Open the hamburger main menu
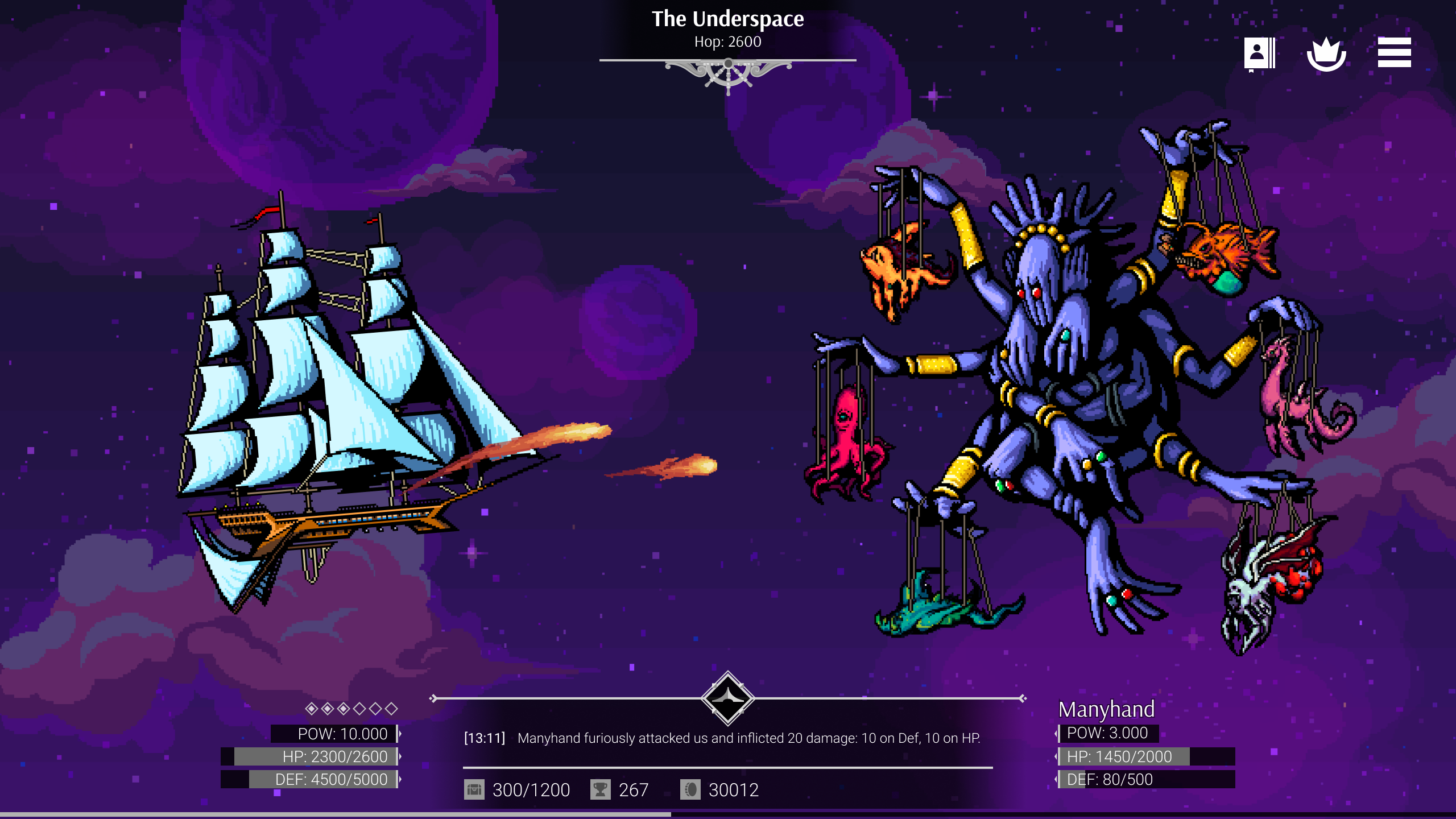Screen dimensions: 1456x819 click(x=1394, y=53)
